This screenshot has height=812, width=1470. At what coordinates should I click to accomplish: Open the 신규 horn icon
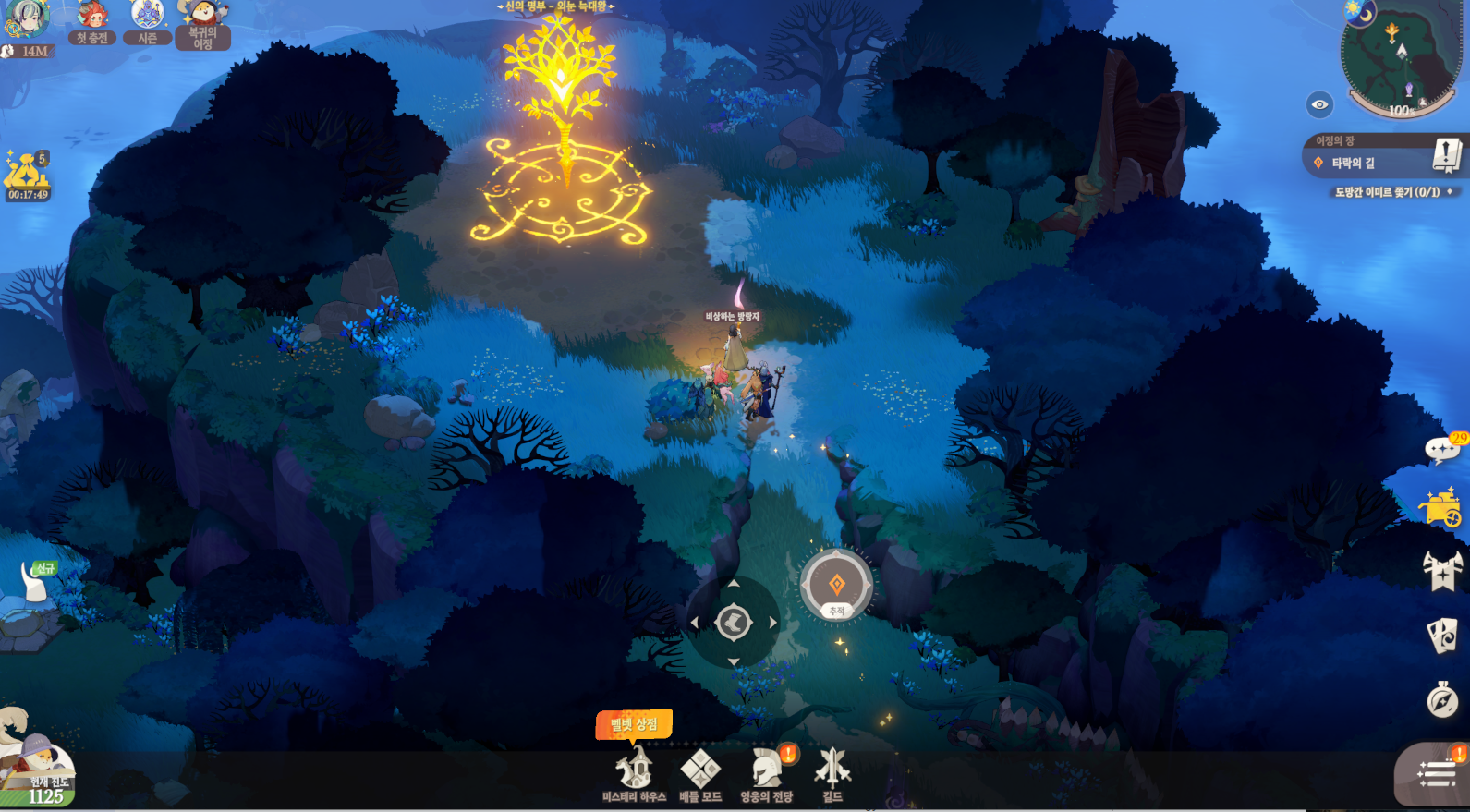[35, 582]
